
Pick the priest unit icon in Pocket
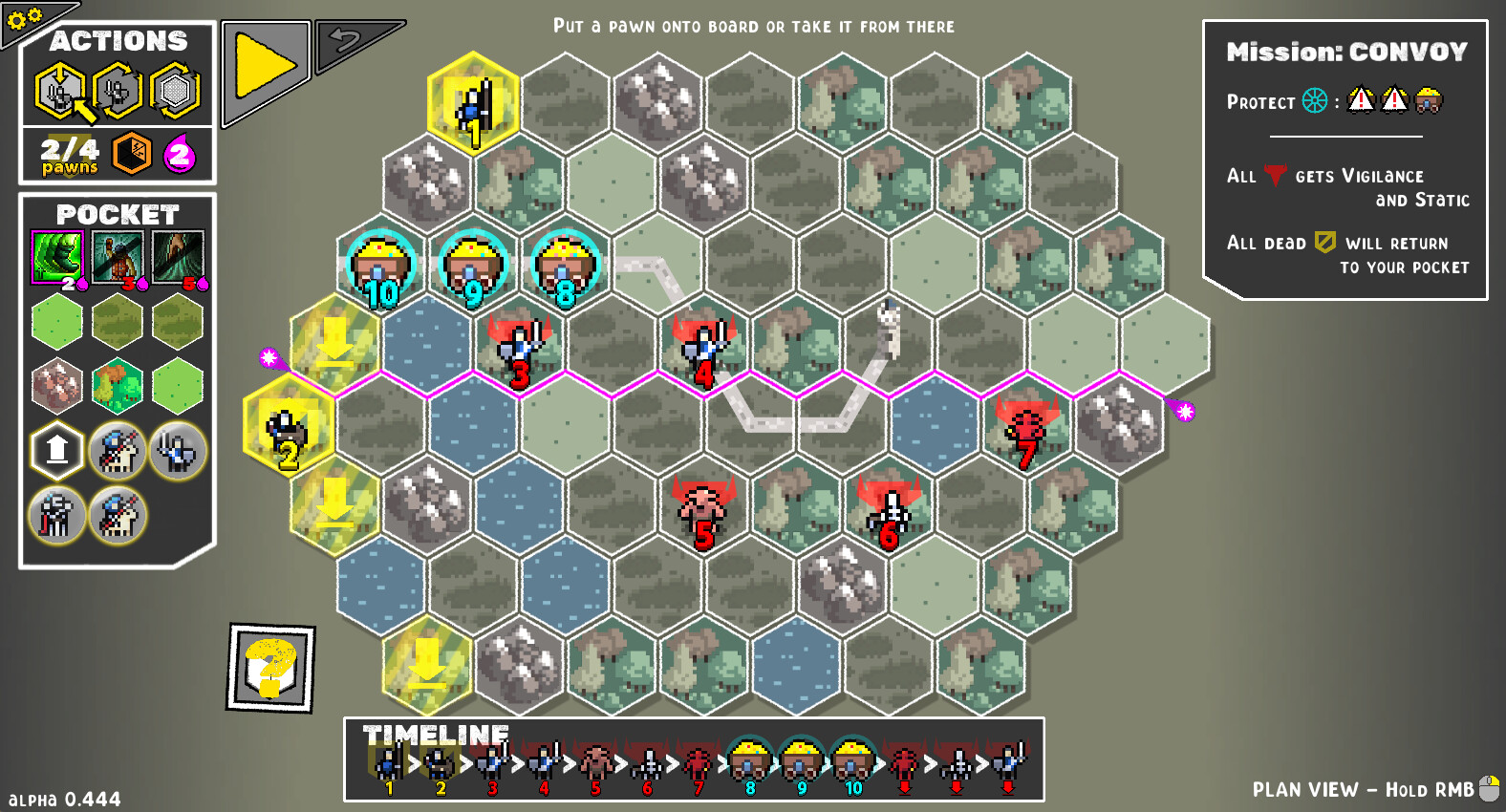(56, 514)
